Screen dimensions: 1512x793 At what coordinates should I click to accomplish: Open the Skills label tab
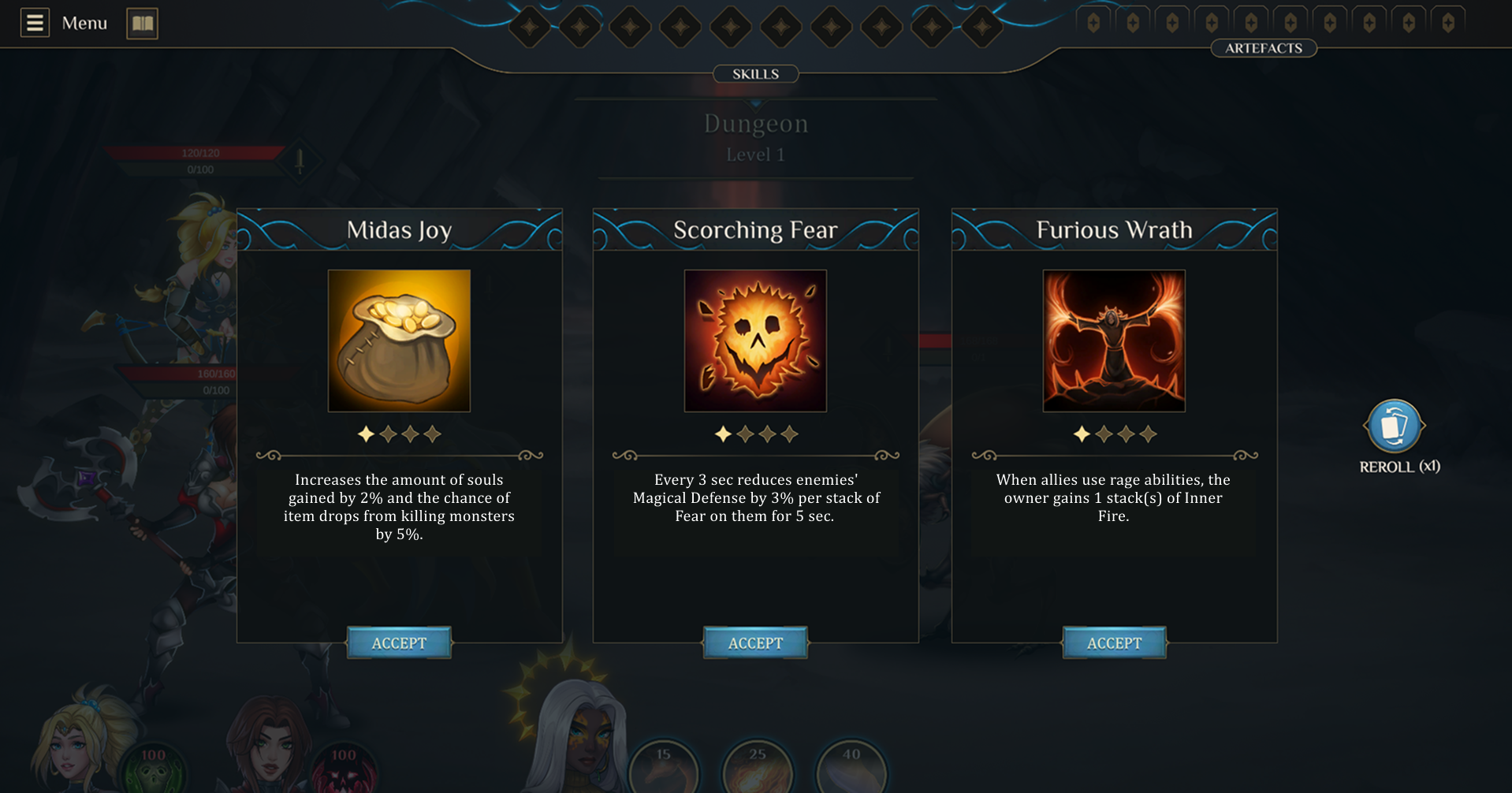pos(755,74)
